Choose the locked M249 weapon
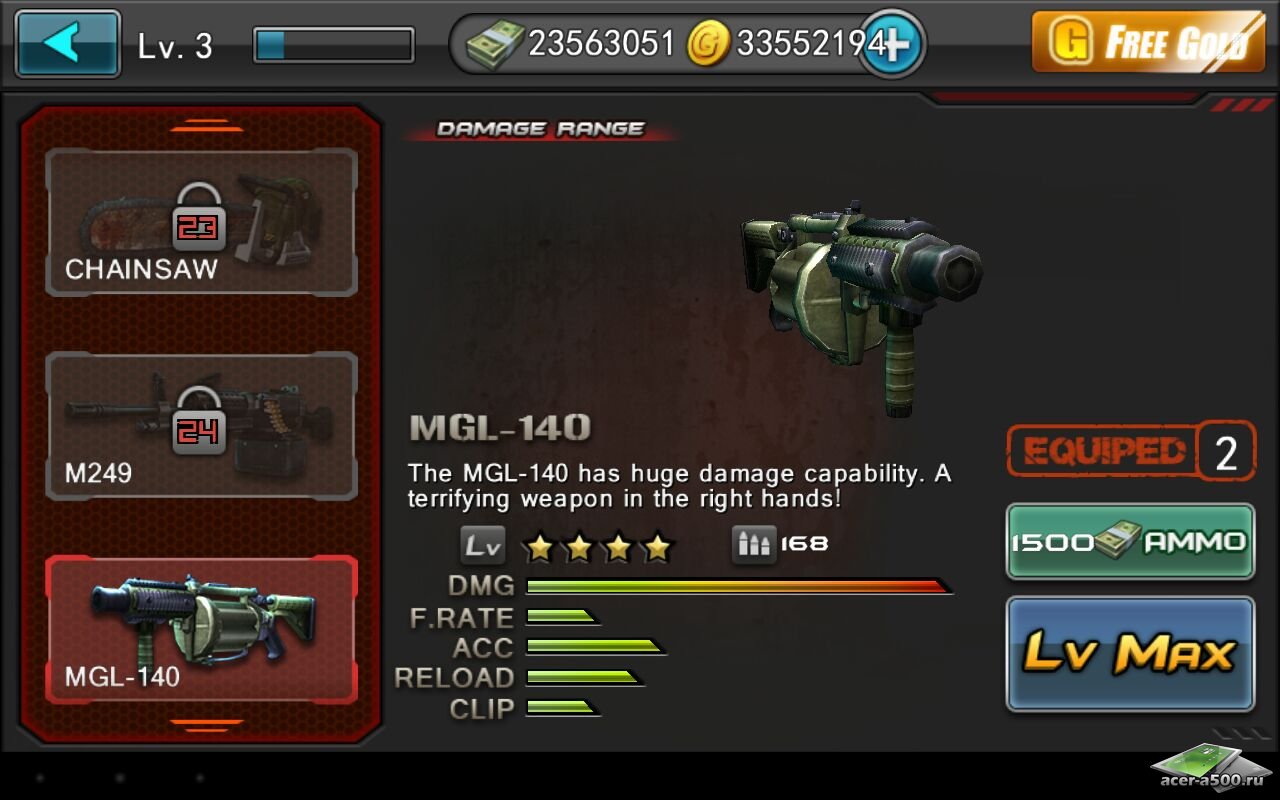The image size is (1280, 800). click(201, 426)
